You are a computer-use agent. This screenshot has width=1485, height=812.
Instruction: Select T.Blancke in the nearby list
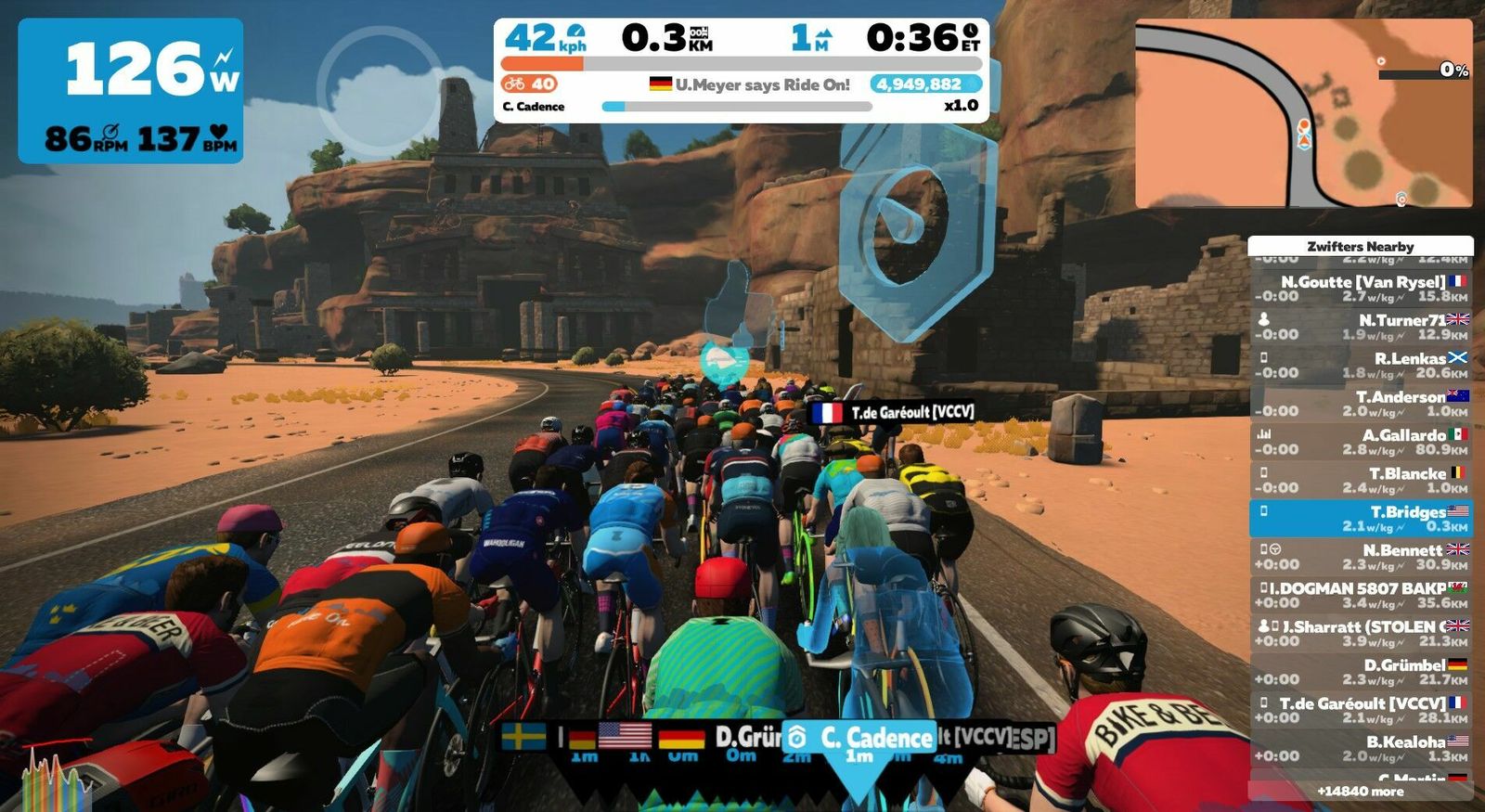click(1361, 480)
